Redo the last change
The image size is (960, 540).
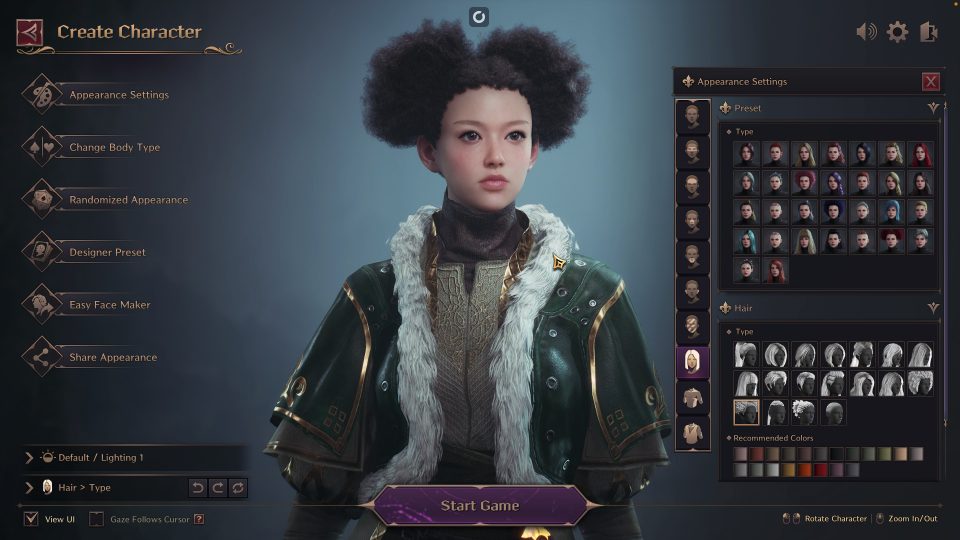point(218,488)
